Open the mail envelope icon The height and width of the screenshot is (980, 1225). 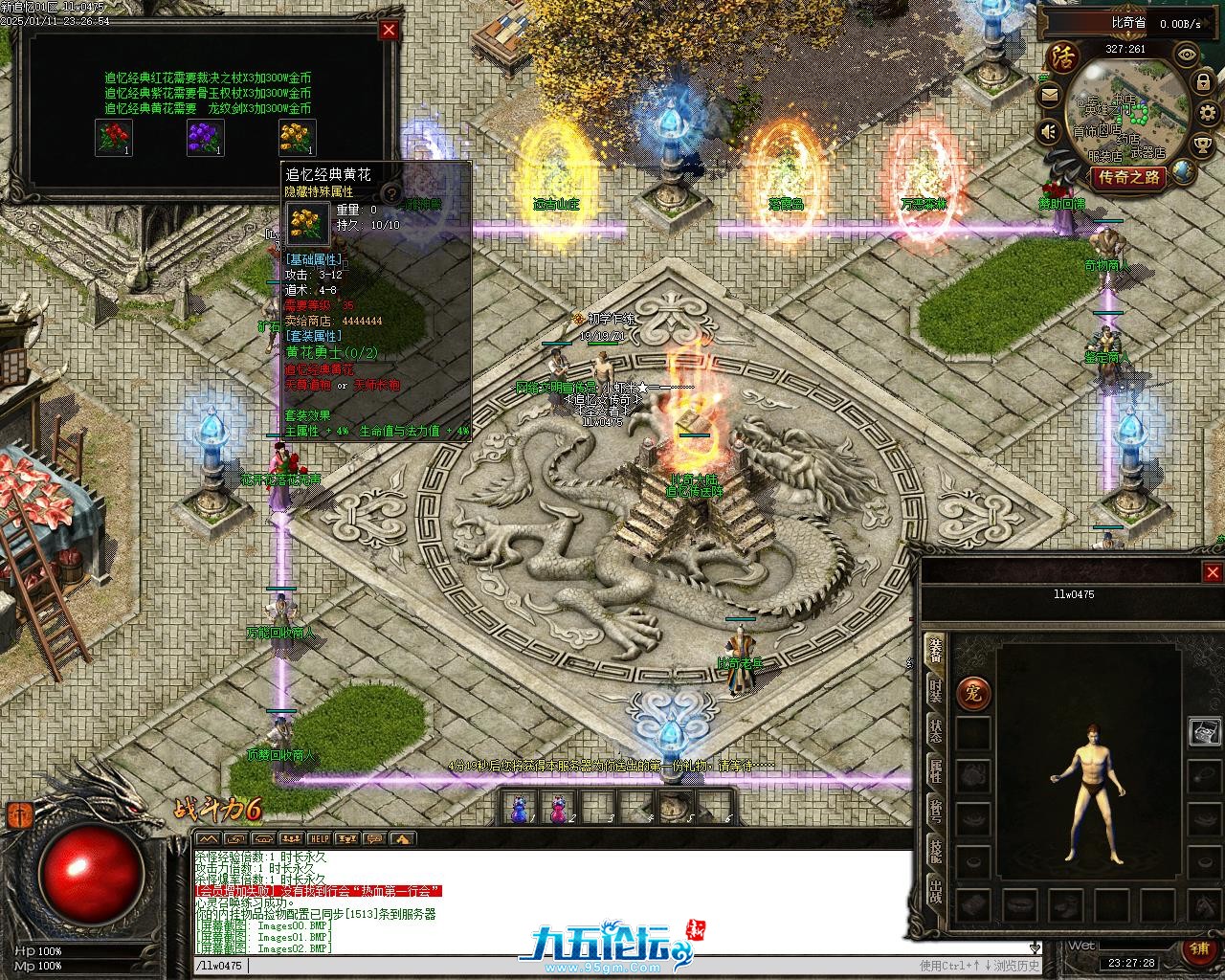[1050, 95]
